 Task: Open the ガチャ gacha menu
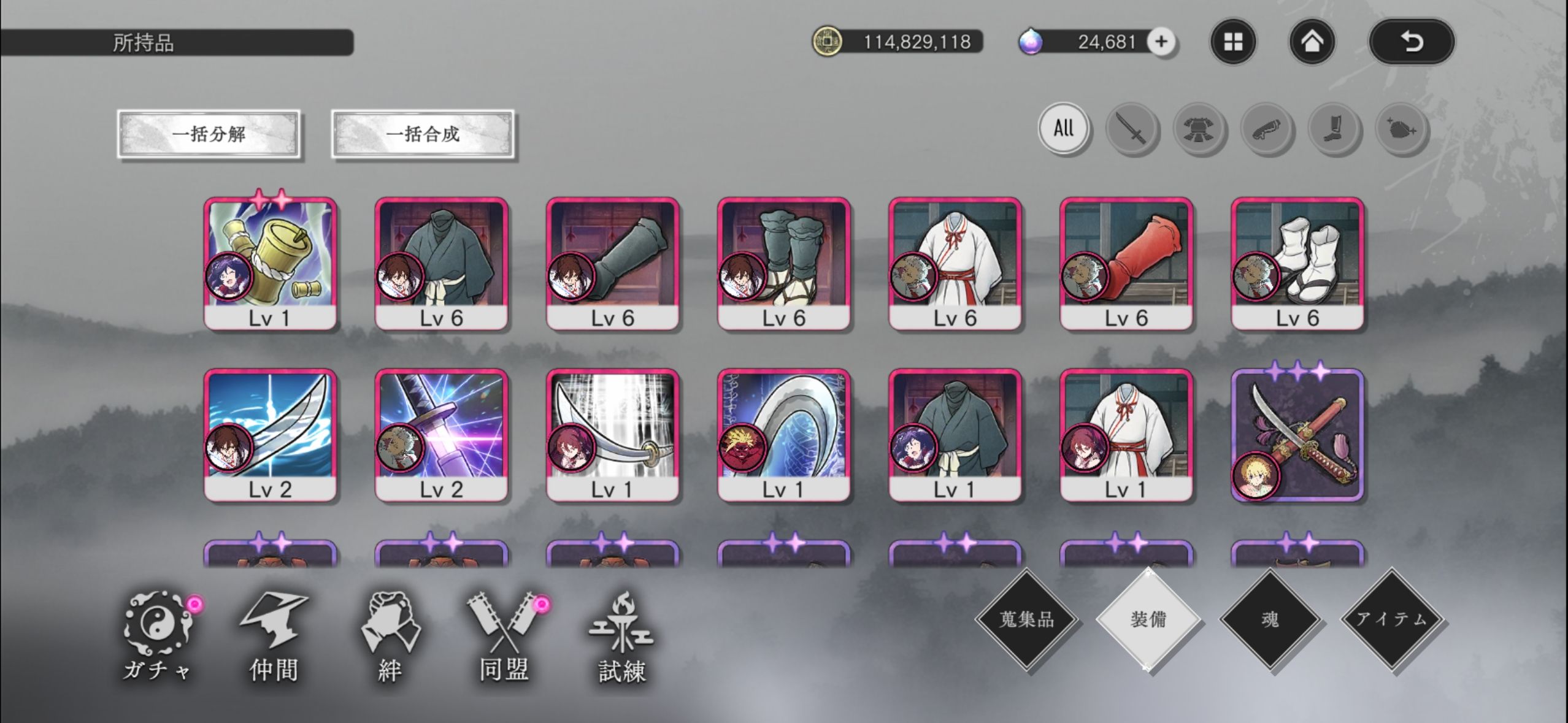(x=157, y=638)
